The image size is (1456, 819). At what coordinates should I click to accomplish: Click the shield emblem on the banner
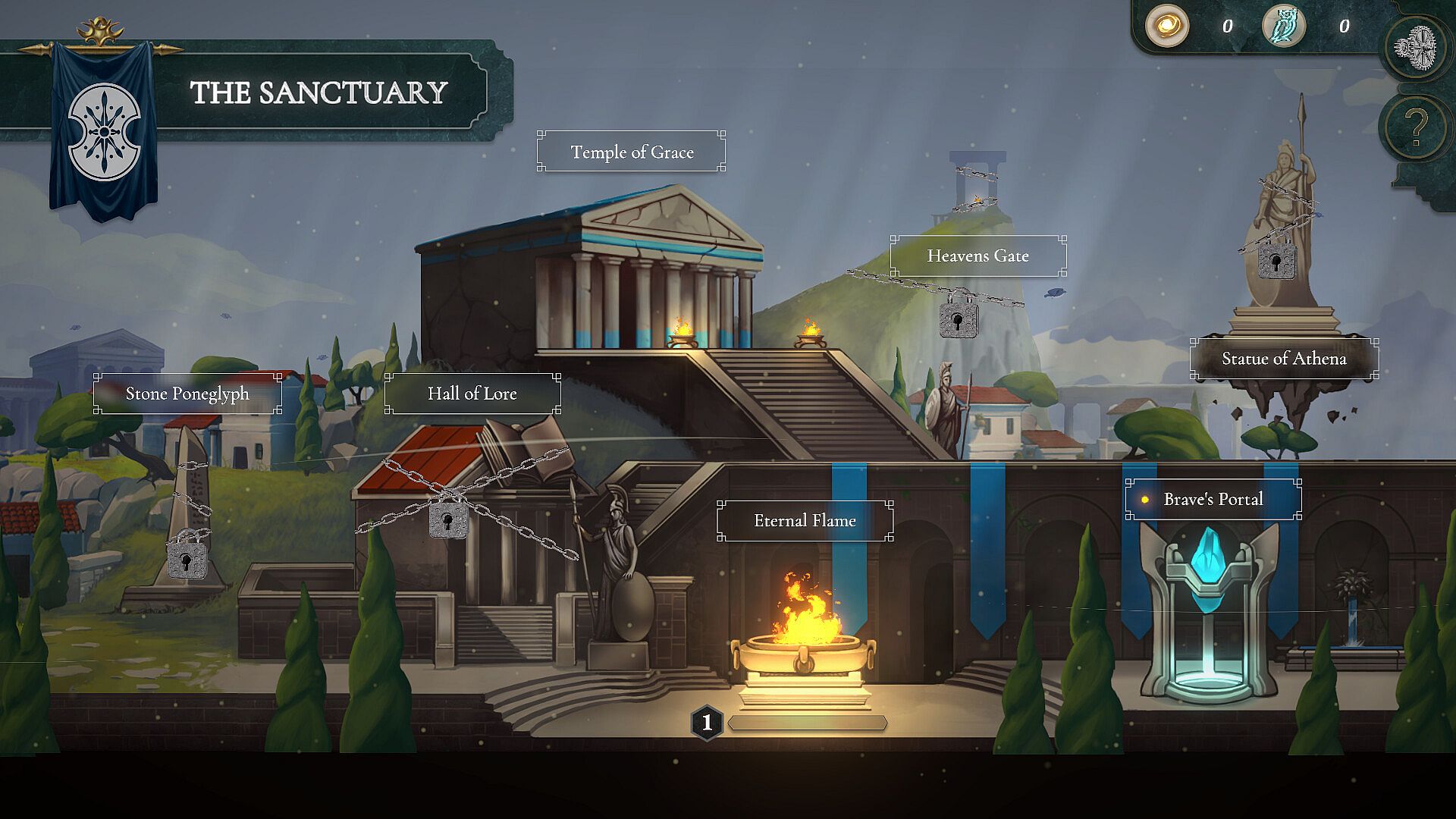[104, 132]
